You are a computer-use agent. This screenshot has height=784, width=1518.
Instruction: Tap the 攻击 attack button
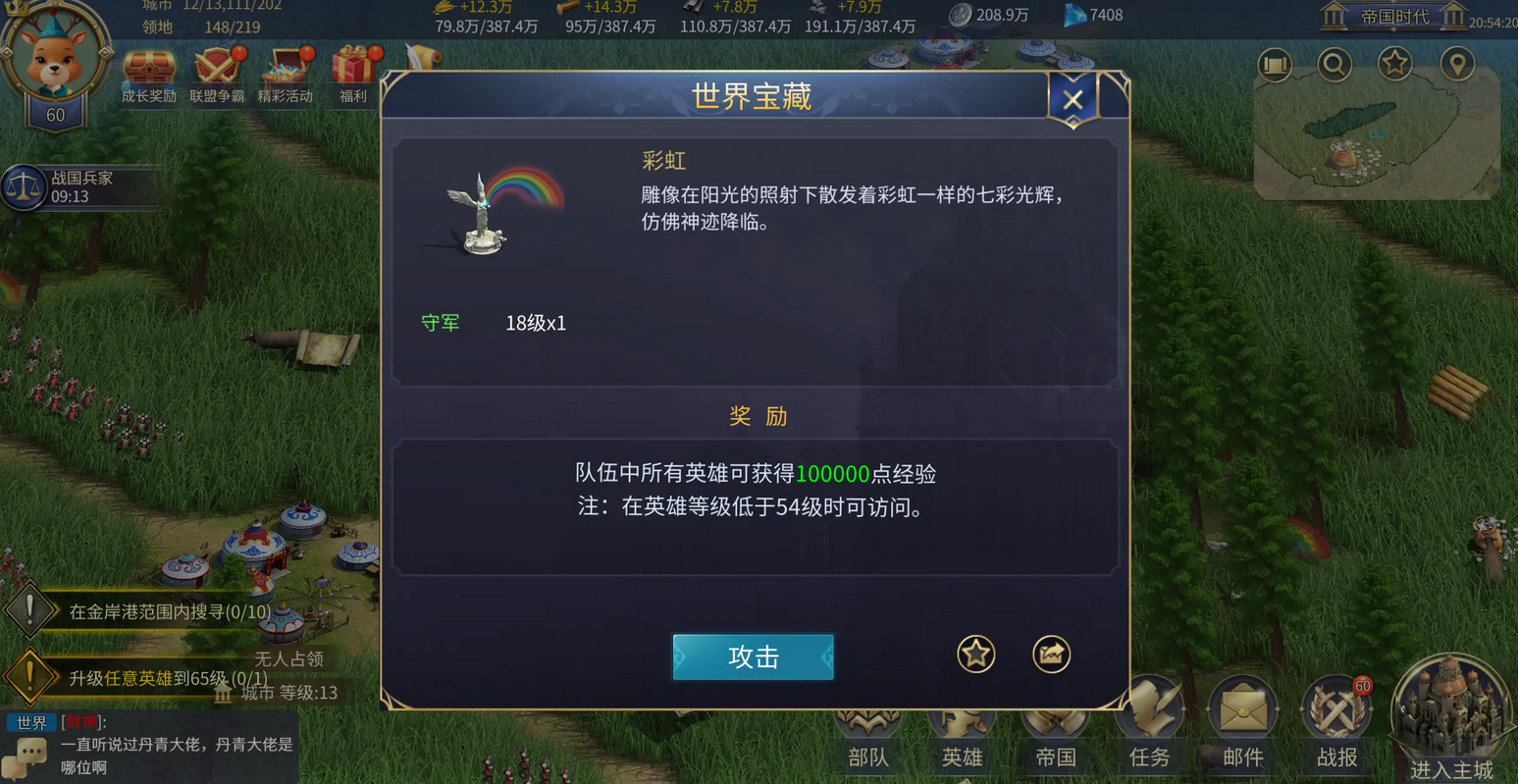tap(753, 657)
